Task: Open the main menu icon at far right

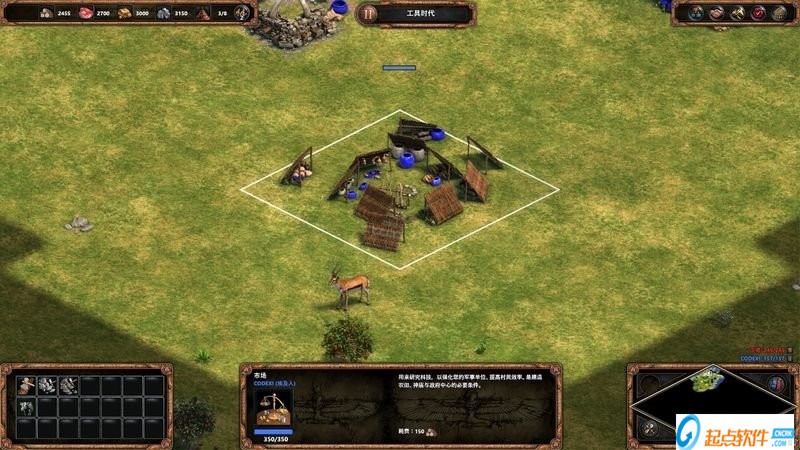Action: (778, 13)
